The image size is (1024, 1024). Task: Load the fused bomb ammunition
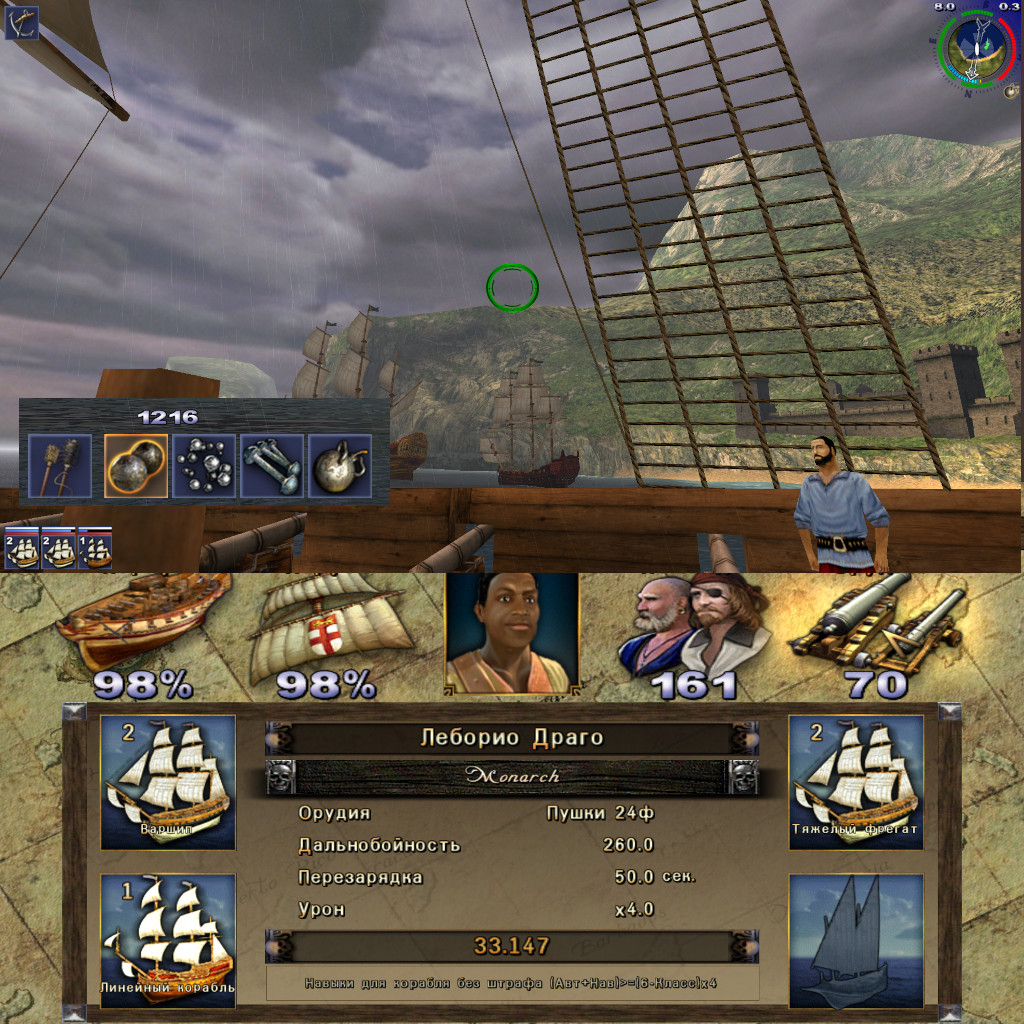coord(340,466)
